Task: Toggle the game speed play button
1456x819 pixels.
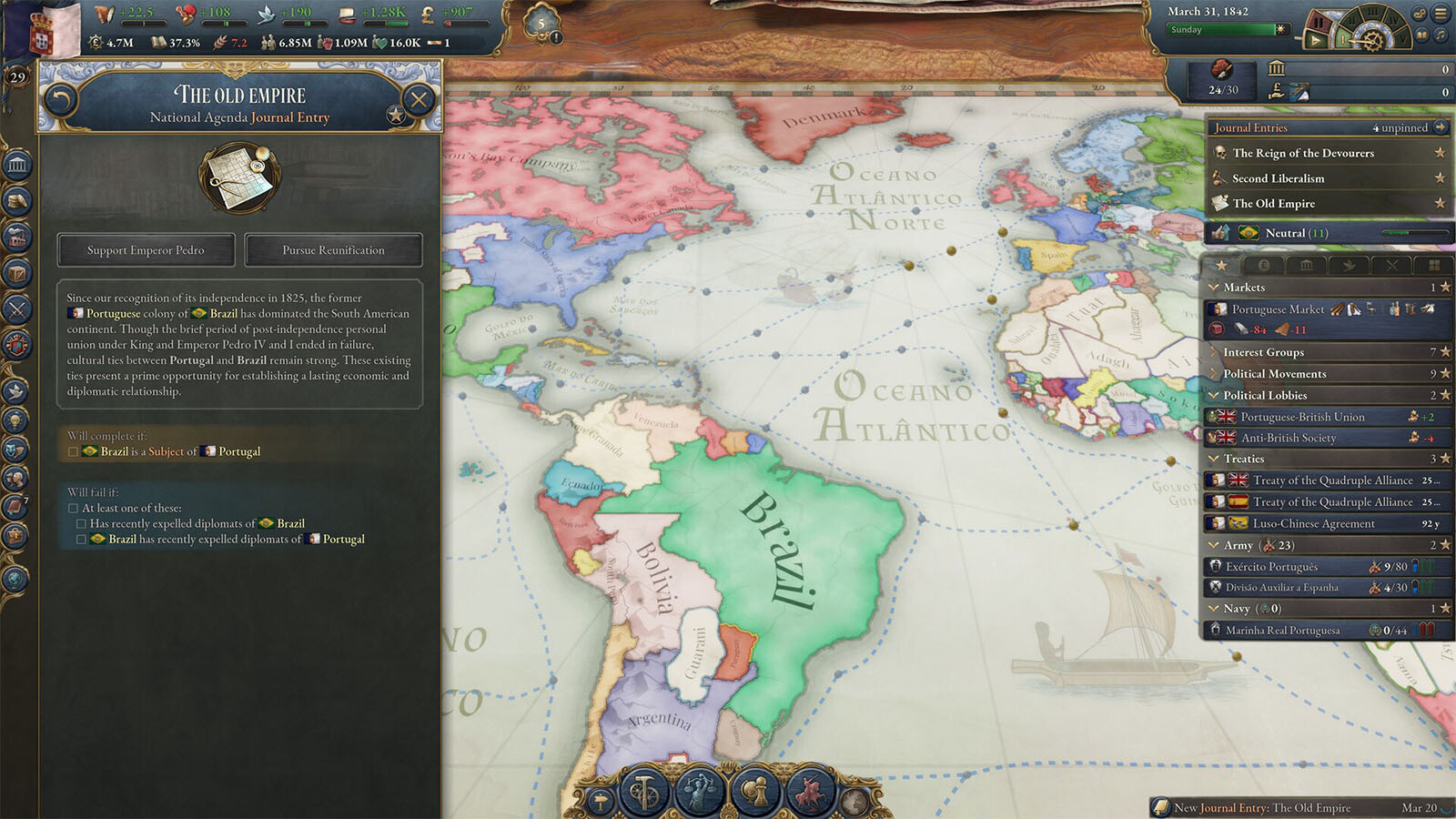Action: click(x=1315, y=40)
